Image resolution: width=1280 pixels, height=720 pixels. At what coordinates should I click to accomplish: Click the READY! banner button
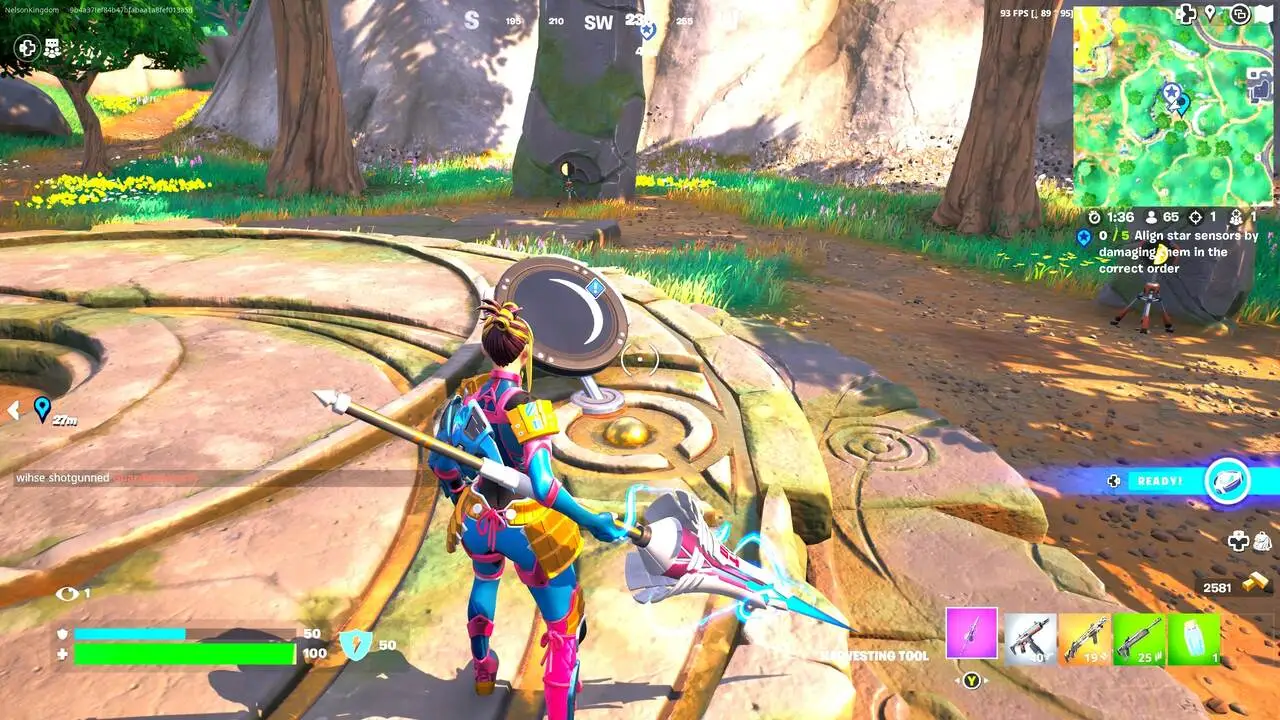[1158, 481]
